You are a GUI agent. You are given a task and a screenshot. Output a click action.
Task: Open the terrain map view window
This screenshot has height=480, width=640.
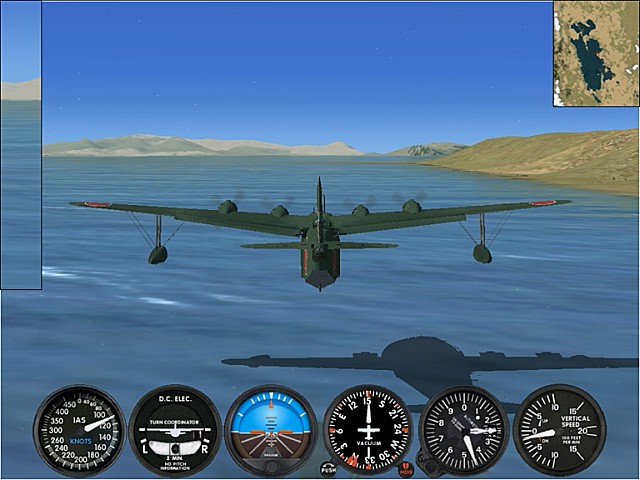point(596,53)
